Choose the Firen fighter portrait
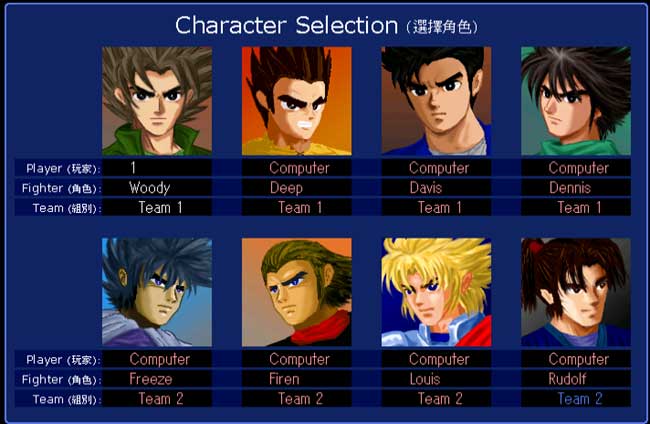 (296, 292)
